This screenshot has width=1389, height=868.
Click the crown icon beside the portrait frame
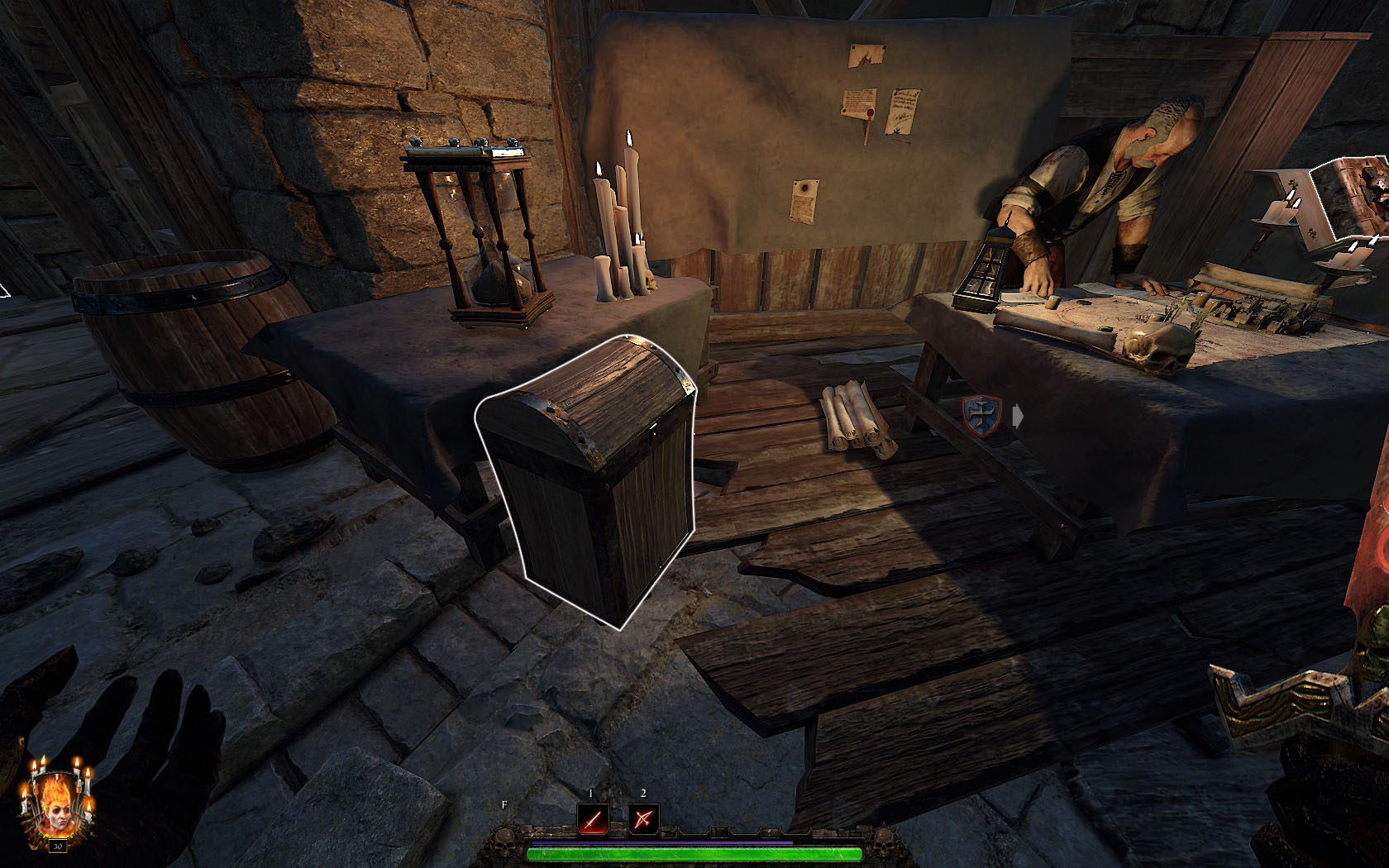click(x=34, y=845)
